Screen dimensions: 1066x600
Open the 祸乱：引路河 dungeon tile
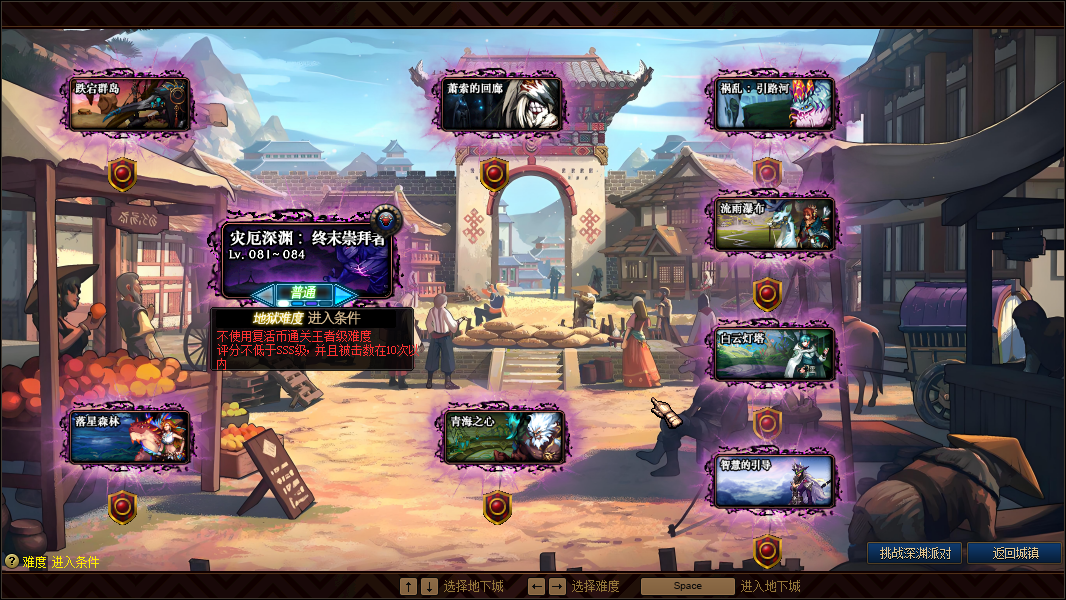click(x=774, y=104)
